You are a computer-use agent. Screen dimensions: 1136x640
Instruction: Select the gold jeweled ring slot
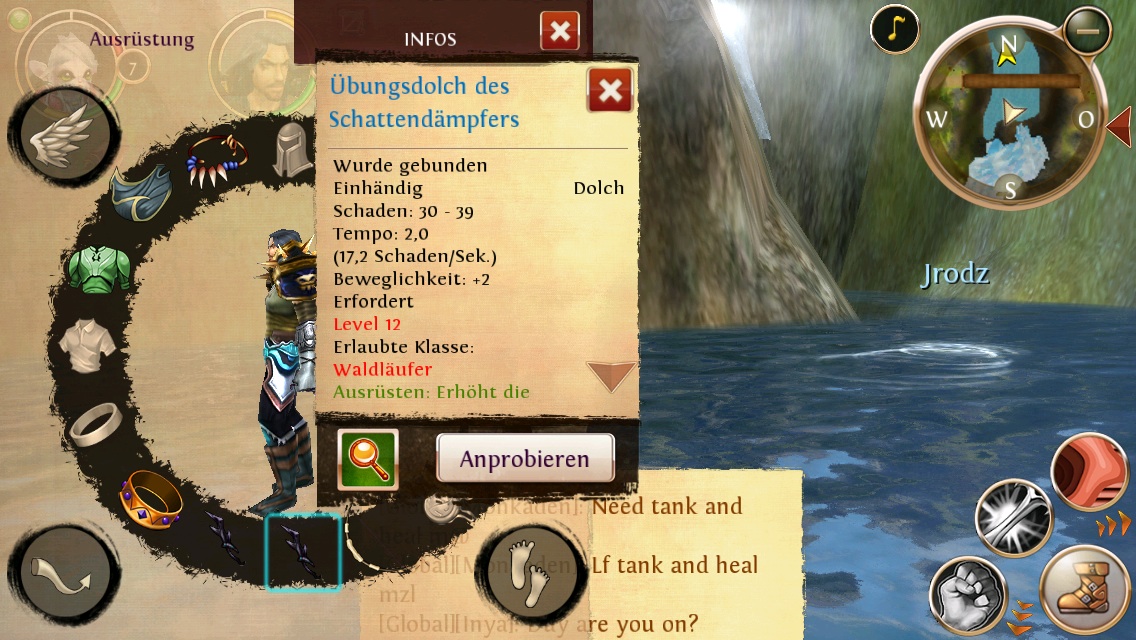click(x=150, y=497)
